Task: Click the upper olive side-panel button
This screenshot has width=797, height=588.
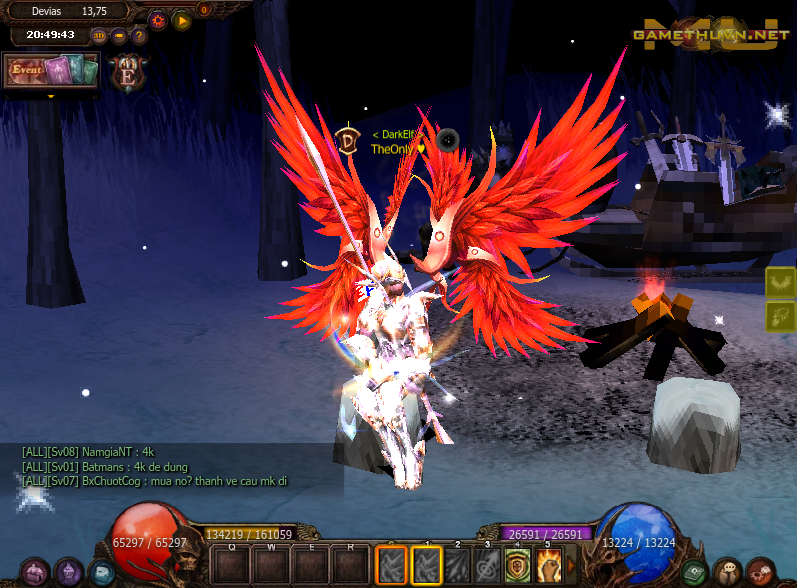Action: [780, 282]
